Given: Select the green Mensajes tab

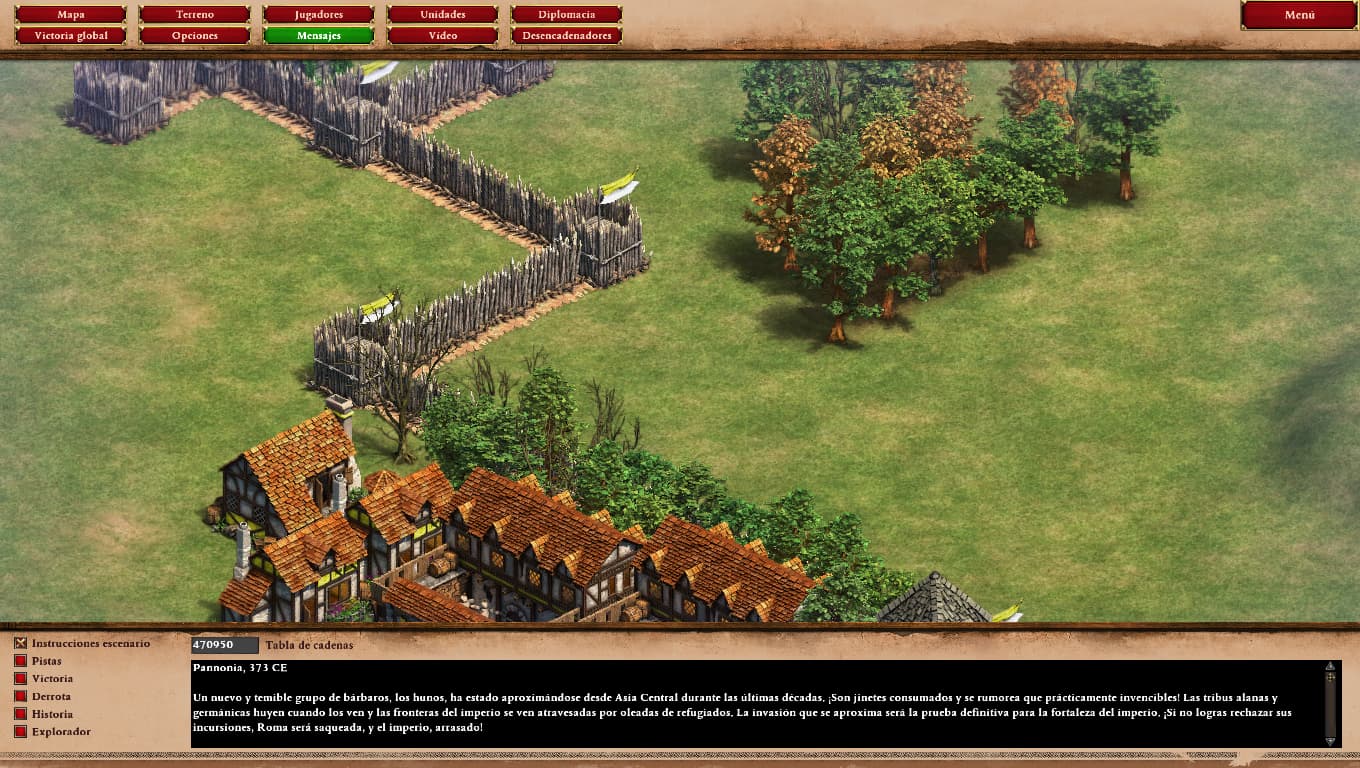Looking at the screenshot, I should pos(319,36).
